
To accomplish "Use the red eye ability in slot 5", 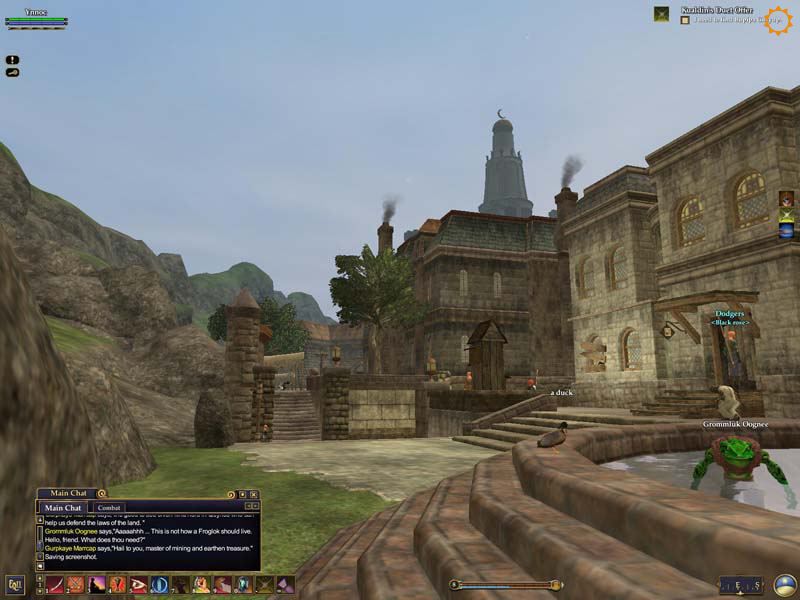I will [x=138, y=585].
